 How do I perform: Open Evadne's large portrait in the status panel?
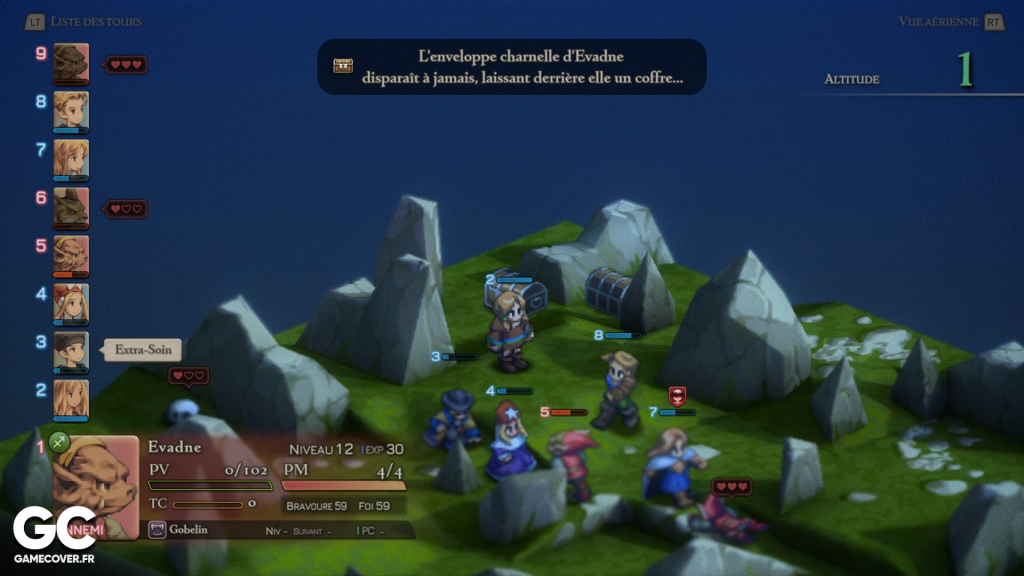pos(95,485)
